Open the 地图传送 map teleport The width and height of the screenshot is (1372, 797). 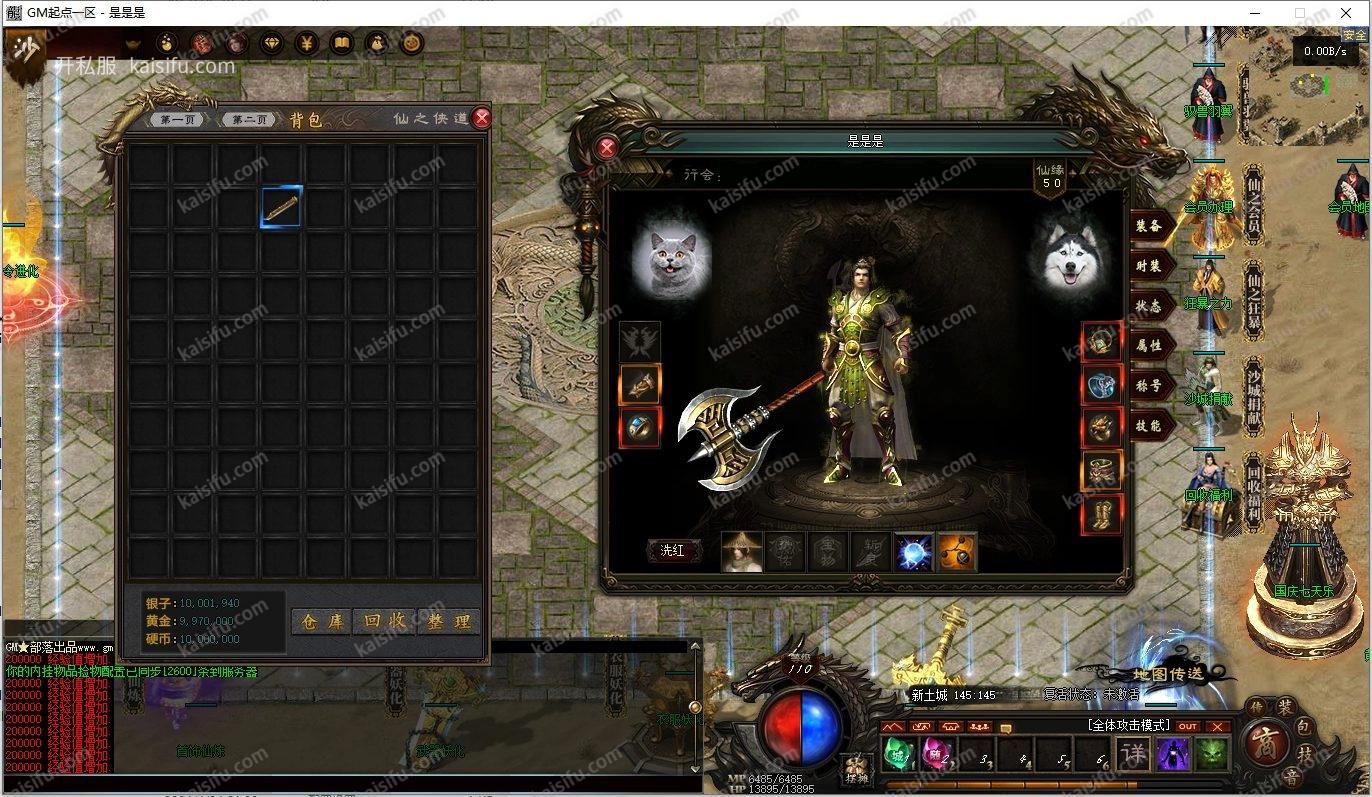1168,674
